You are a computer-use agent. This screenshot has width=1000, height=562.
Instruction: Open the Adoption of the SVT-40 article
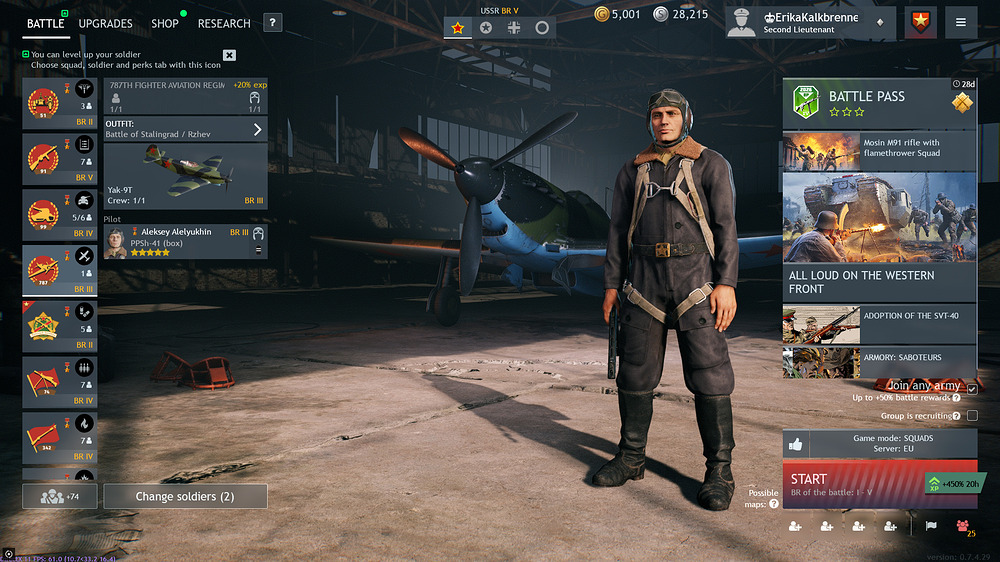pyautogui.click(x=879, y=323)
